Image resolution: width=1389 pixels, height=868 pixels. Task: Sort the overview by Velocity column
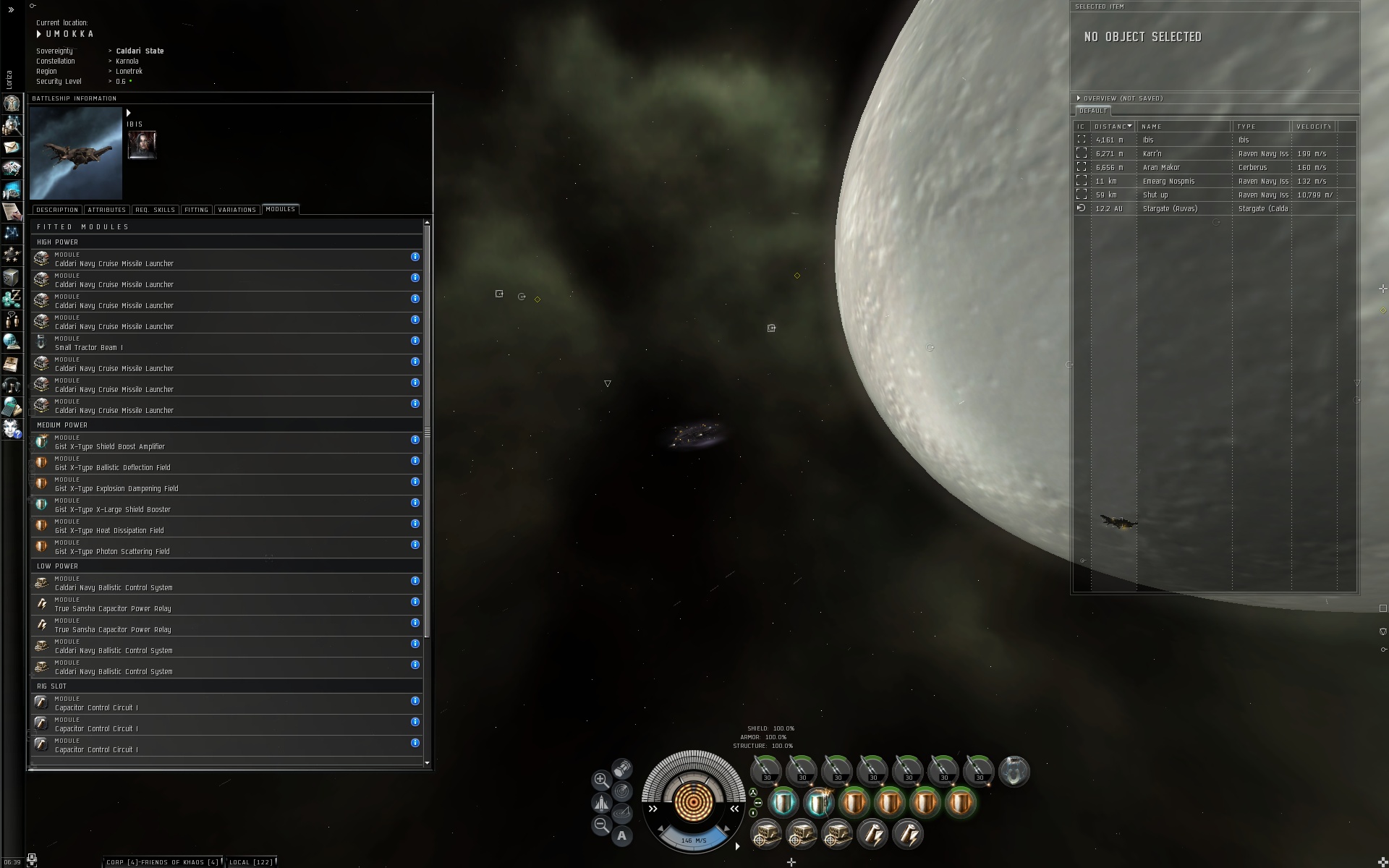1313,127
